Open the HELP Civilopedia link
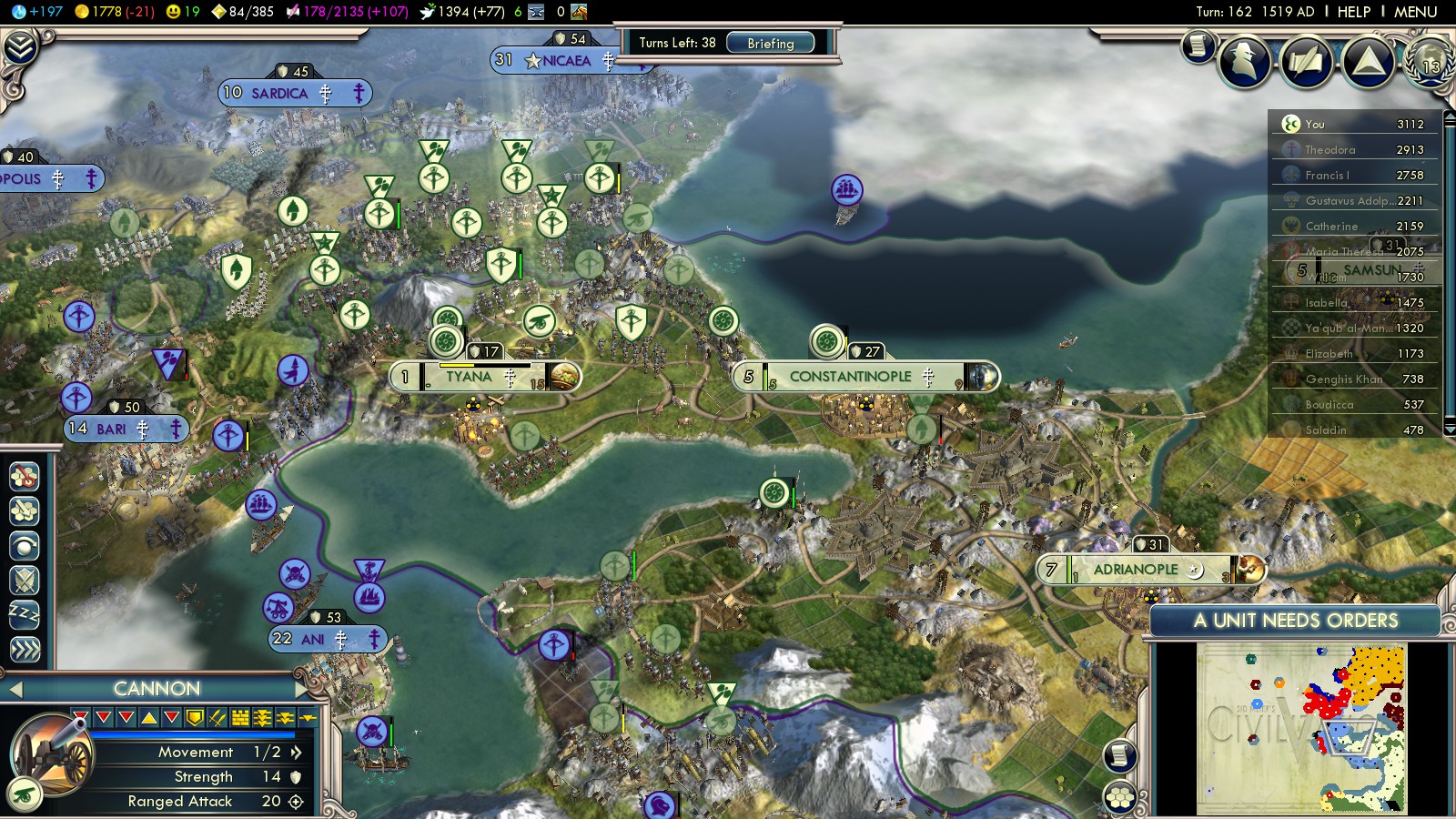 [1353, 12]
